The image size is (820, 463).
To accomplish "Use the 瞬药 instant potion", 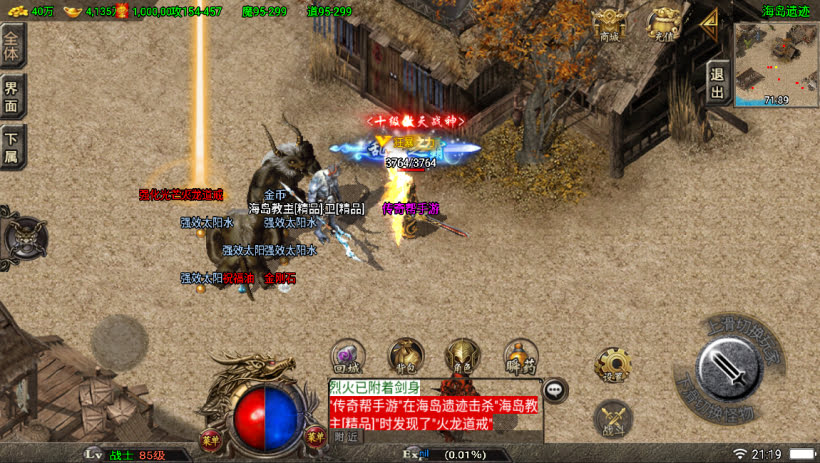I will 518,357.
